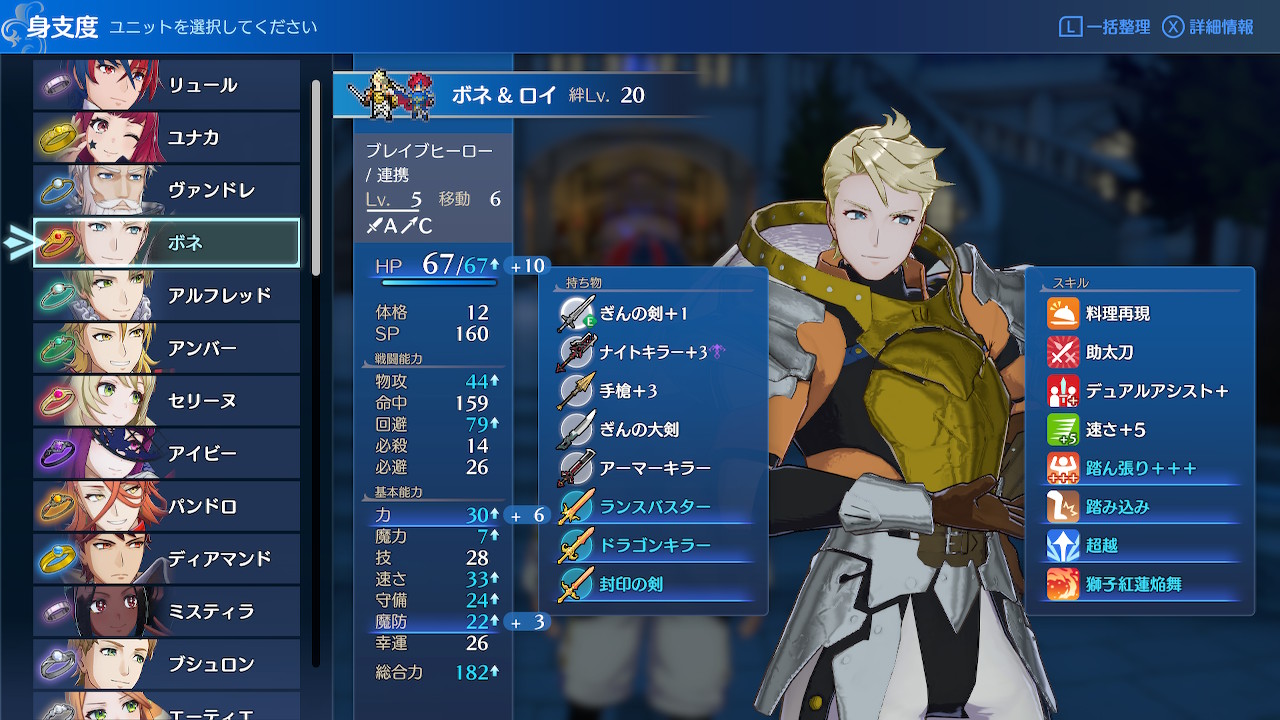
Task: Select the 封印の剣 engage weapon
Action: tap(631, 584)
